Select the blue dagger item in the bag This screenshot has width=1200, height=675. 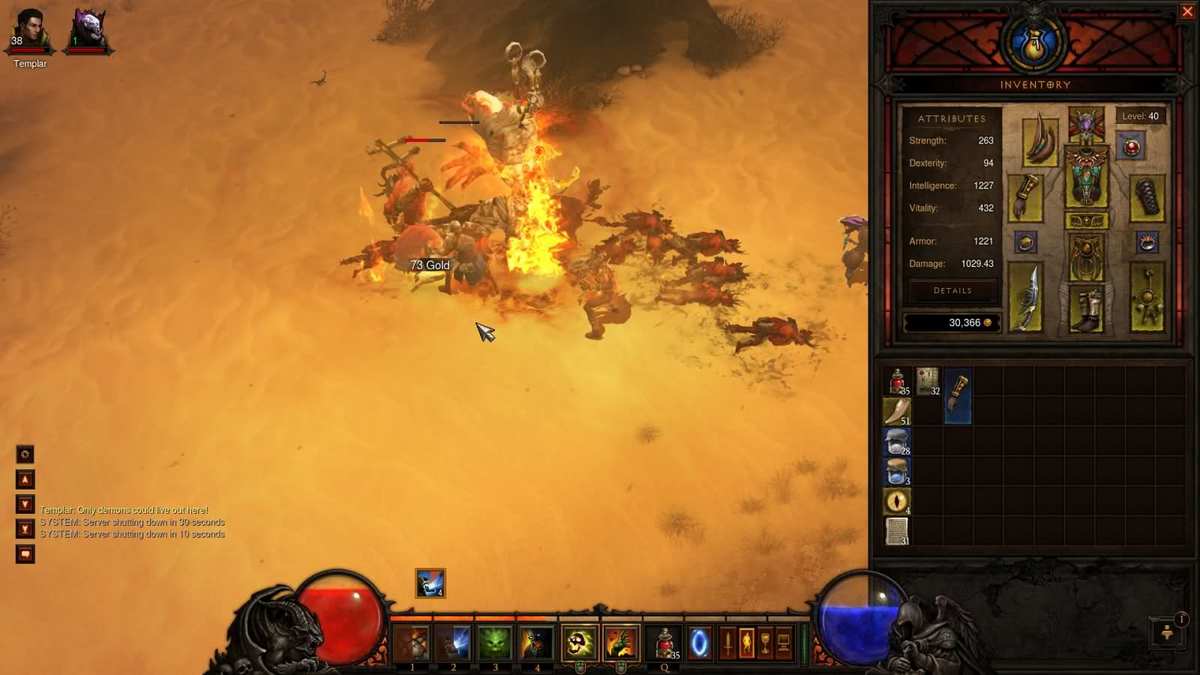[x=958, y=396]
